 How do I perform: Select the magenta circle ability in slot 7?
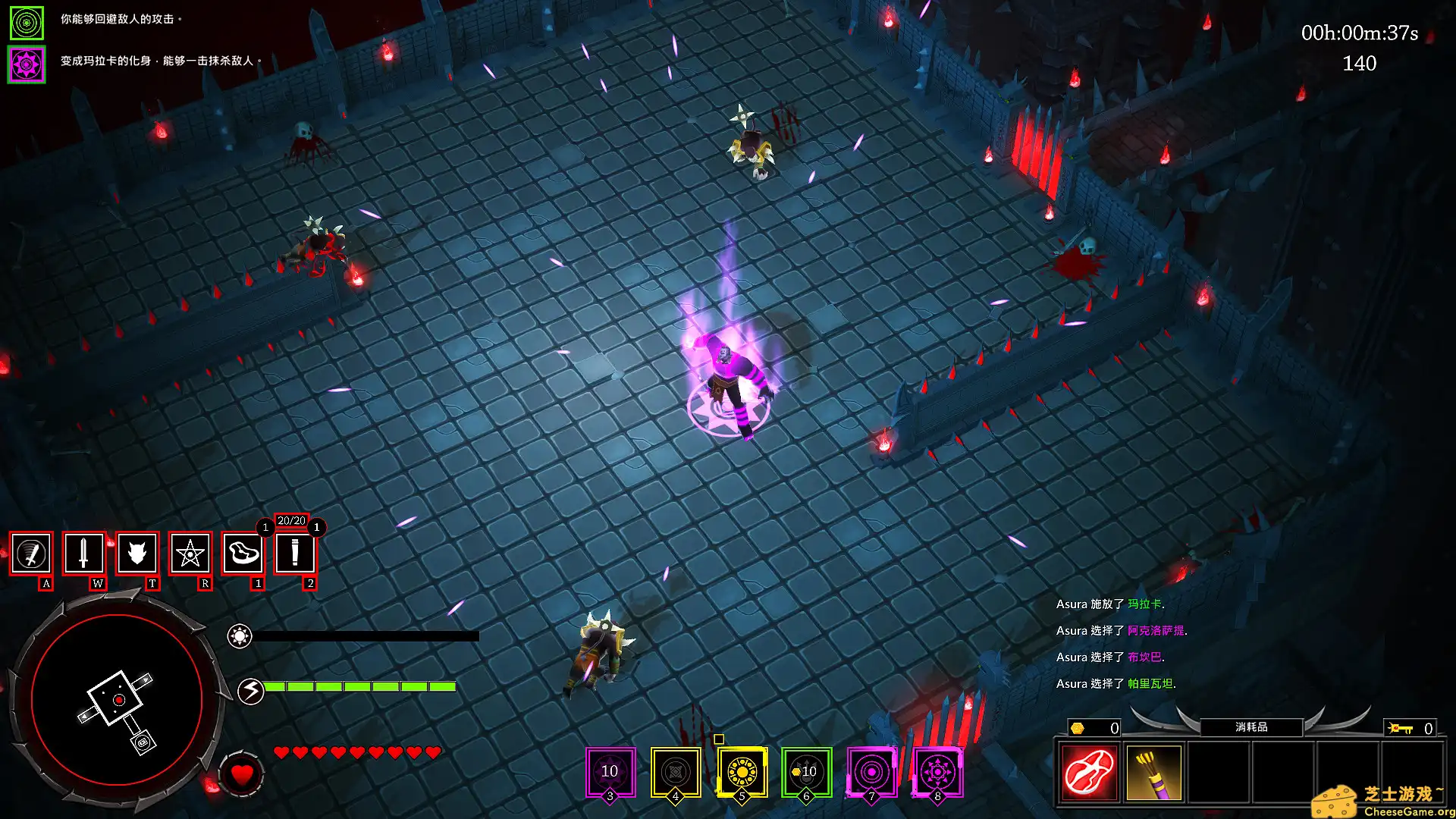coord(872,770)
